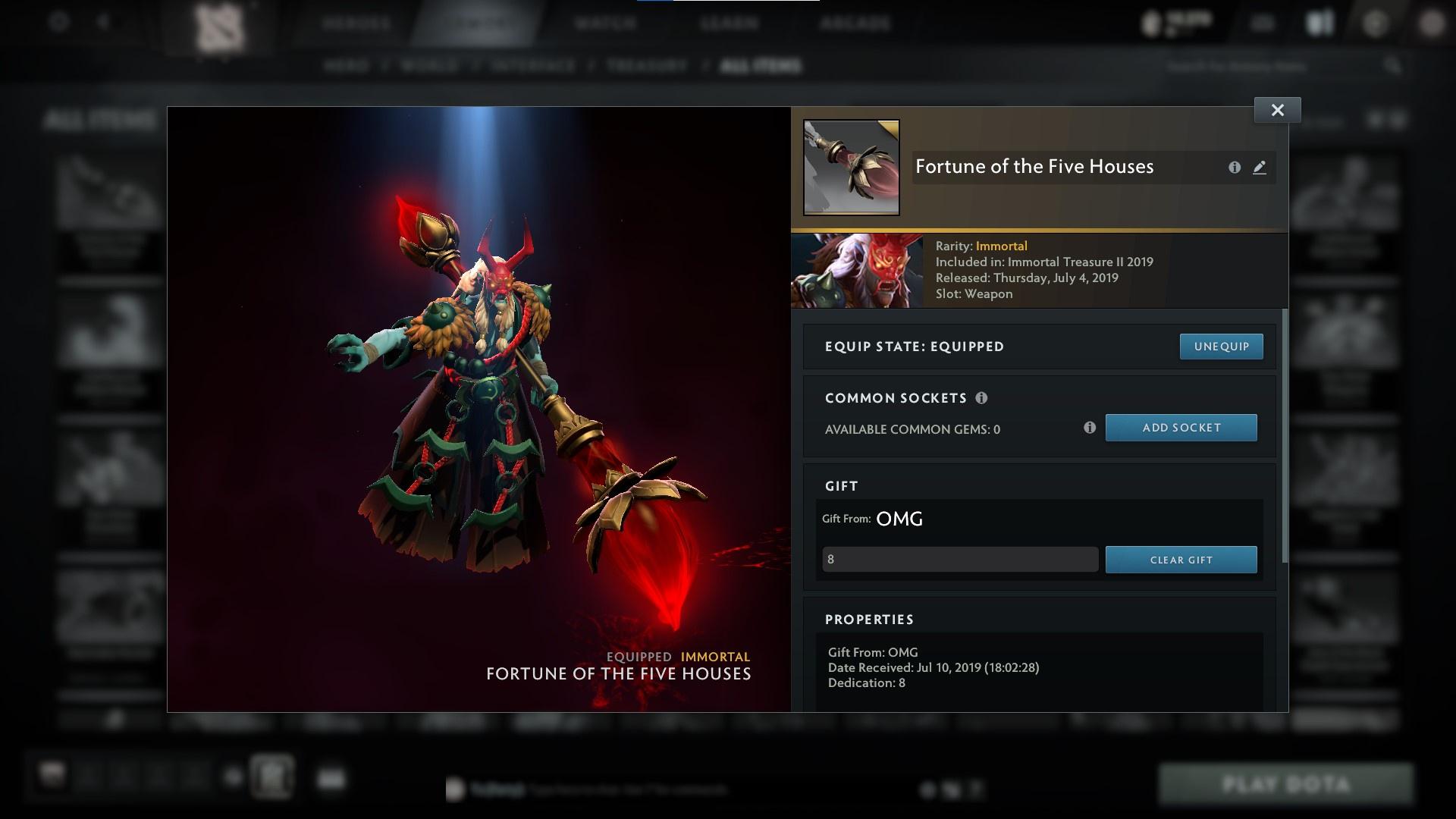Click the Common Sockets info icon
Viewport: 1456px width, 819px height.
coord(983,397)
